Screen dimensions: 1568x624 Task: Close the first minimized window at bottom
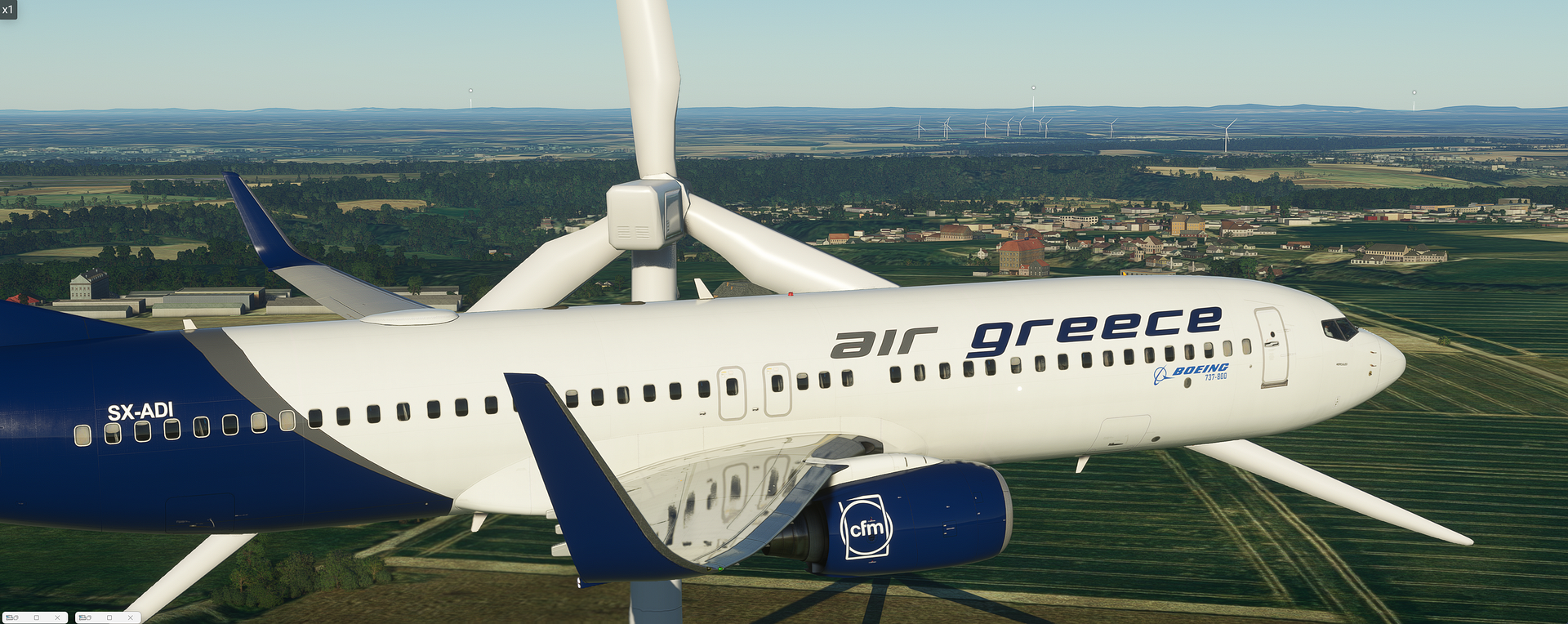click(x=57, y=617)
